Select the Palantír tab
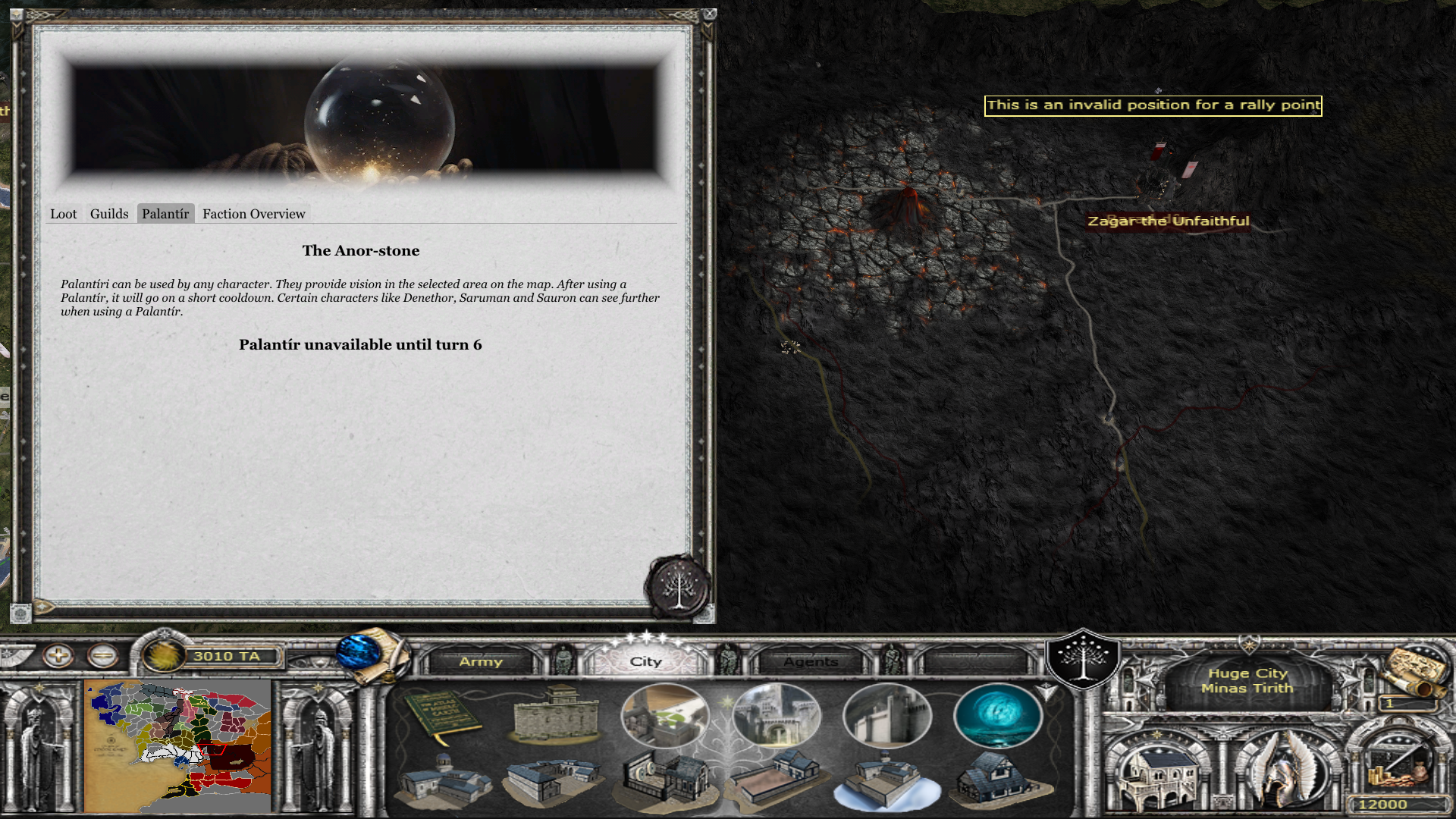1456x819 pixels. (x=165, y=214)
